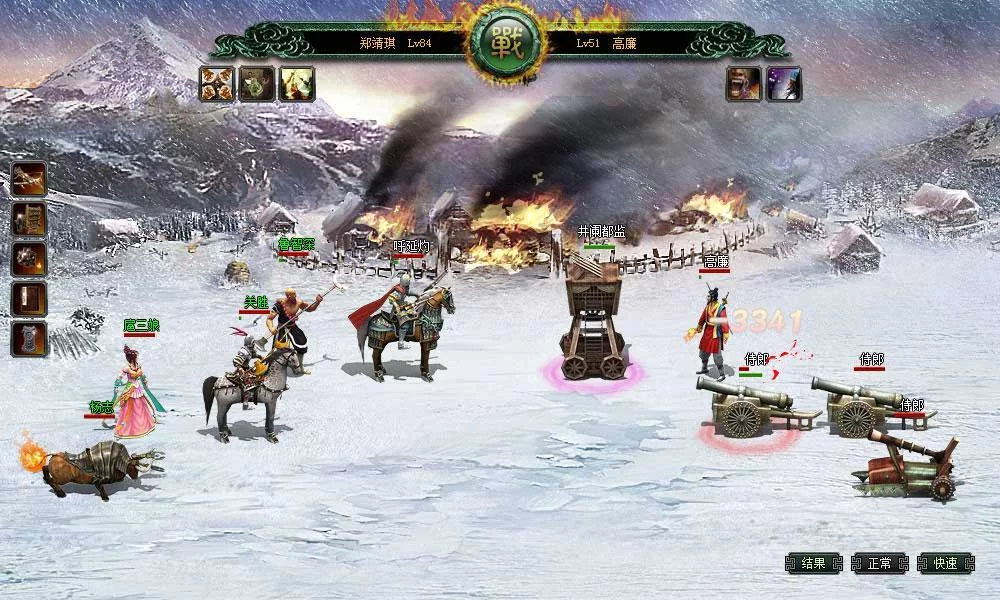Switch to 快速 (fast) battle speed
Image resolution: width=1000 pixels, height=600 pixels.
coord(945,563)
